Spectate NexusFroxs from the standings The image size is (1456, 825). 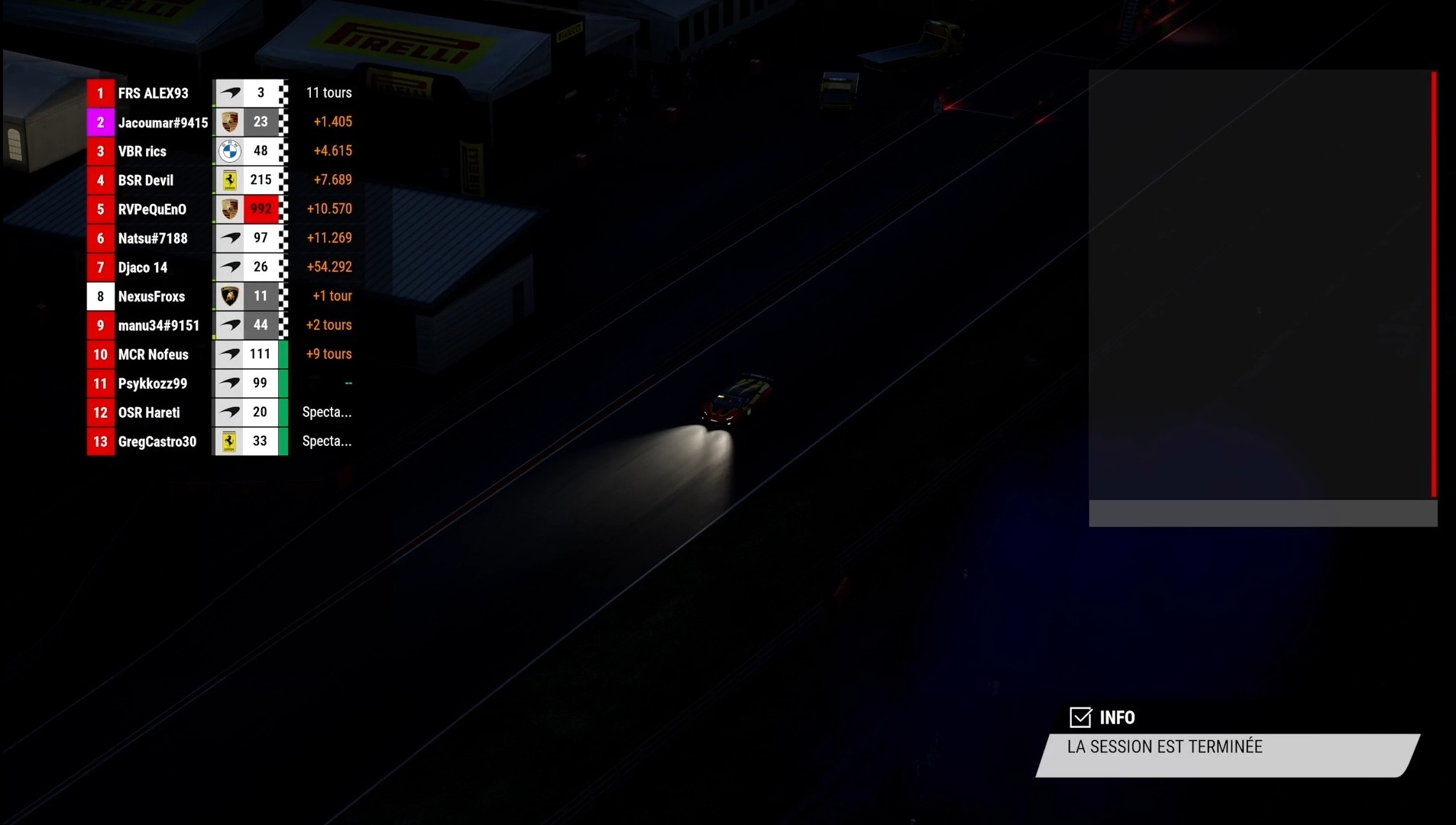coord(151,296)
